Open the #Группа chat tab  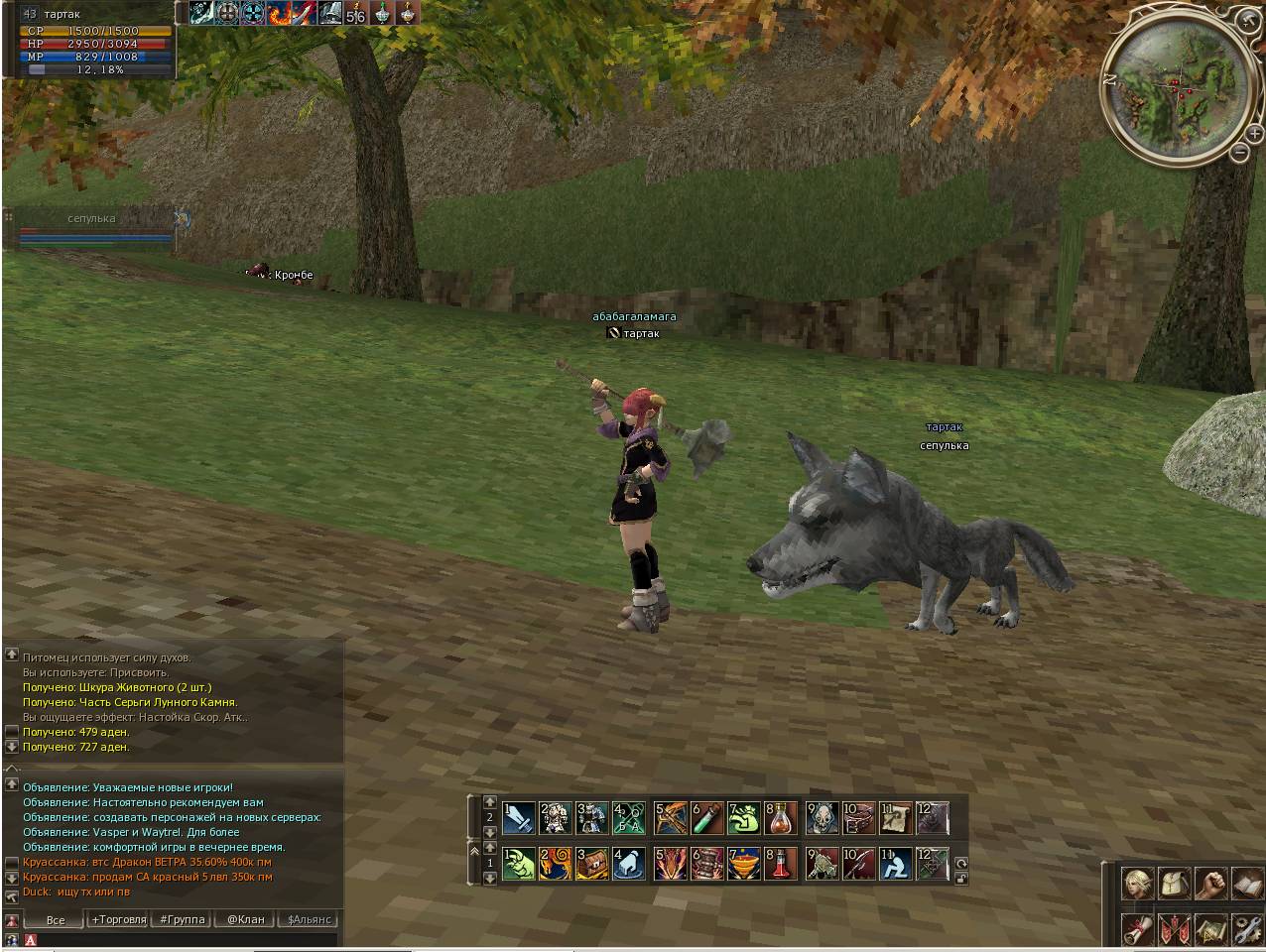point(182,919)
